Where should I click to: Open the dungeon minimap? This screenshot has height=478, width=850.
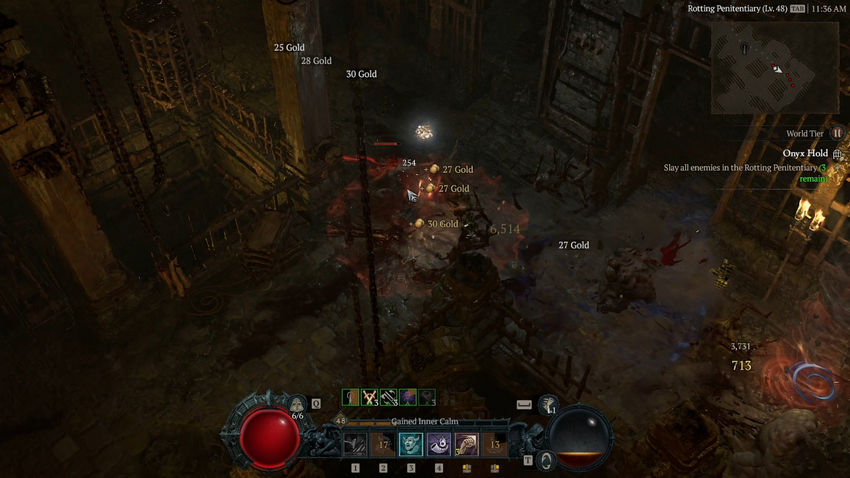pyautogui.click(x=775, y=67)
